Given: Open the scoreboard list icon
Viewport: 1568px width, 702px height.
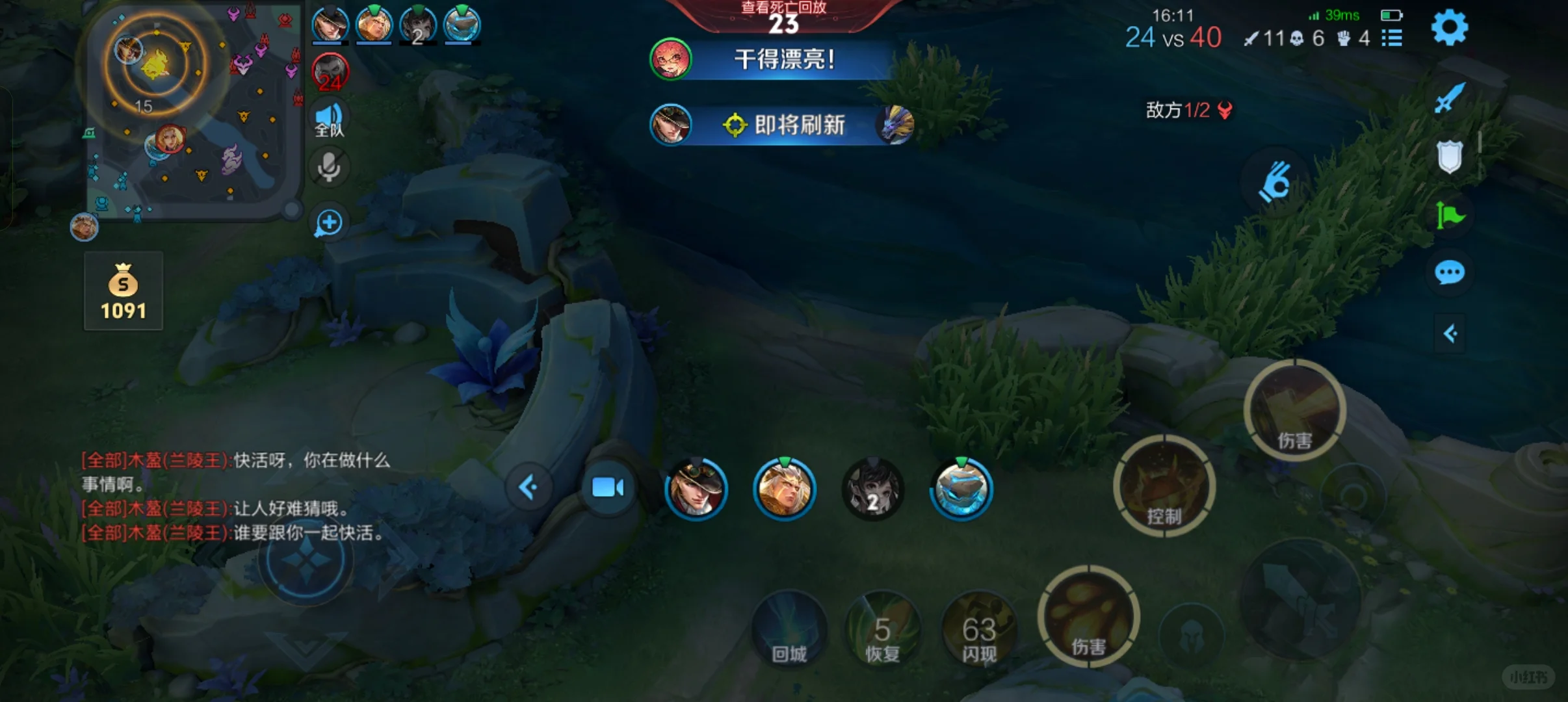Looking at the screenshot, I should 1392,38.
